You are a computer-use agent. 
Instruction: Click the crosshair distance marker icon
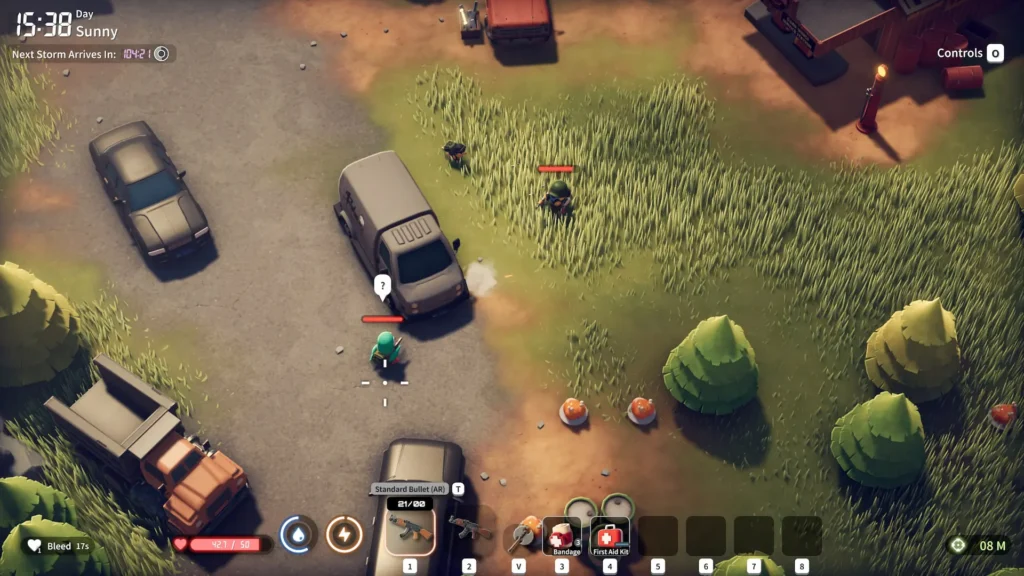[x=958, y=545]
